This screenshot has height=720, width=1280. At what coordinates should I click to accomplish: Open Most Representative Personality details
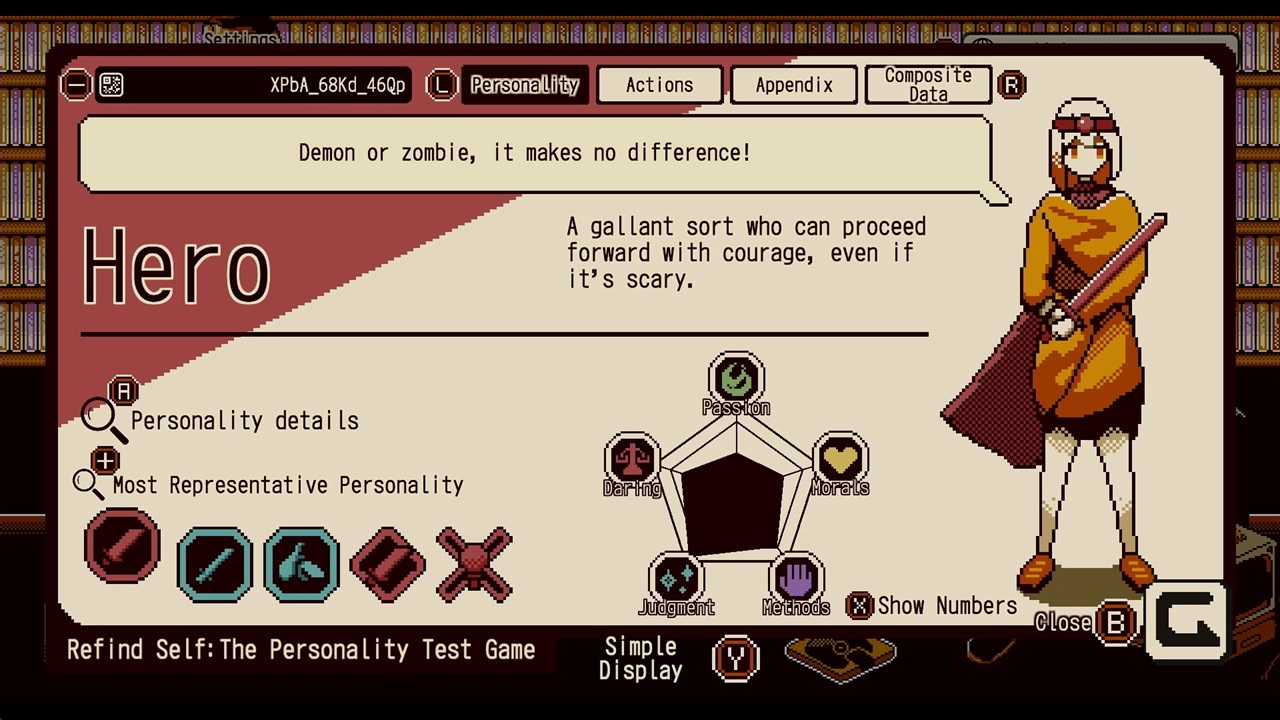click(x=90, y=483)
